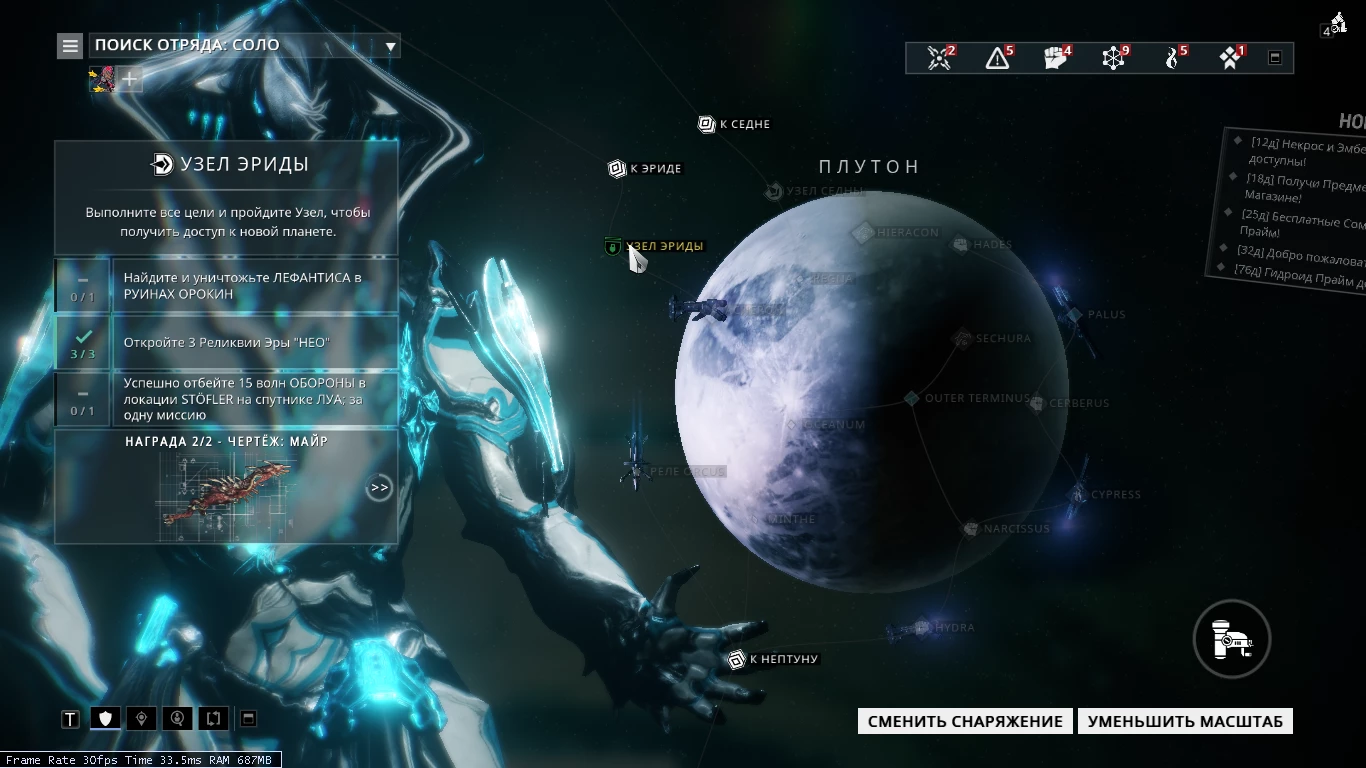Viewport: 1366px width, 768px height.
Task: Select the К Эриде map node
Action: (617, 168)
